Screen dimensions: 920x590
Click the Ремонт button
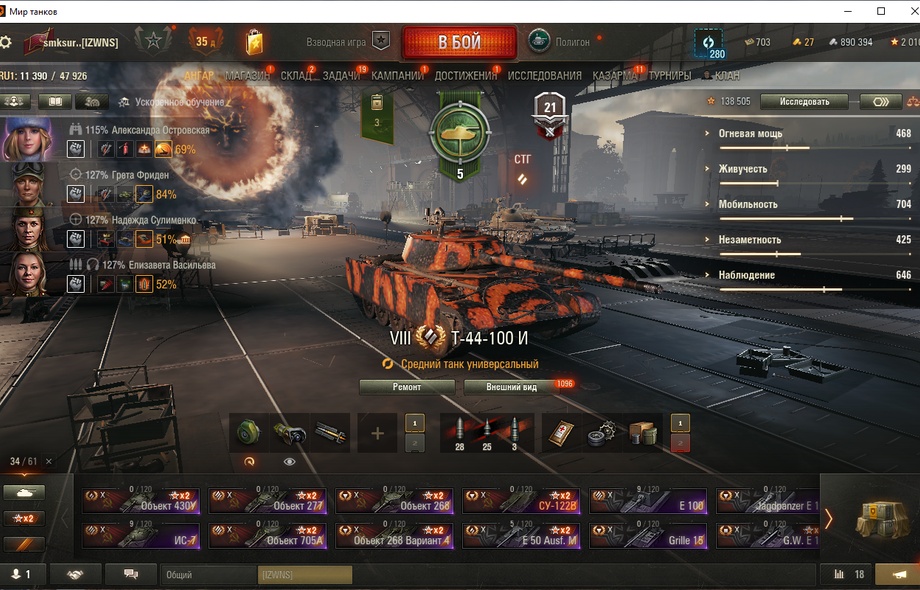pyautogui.click(x=407, y=387)
